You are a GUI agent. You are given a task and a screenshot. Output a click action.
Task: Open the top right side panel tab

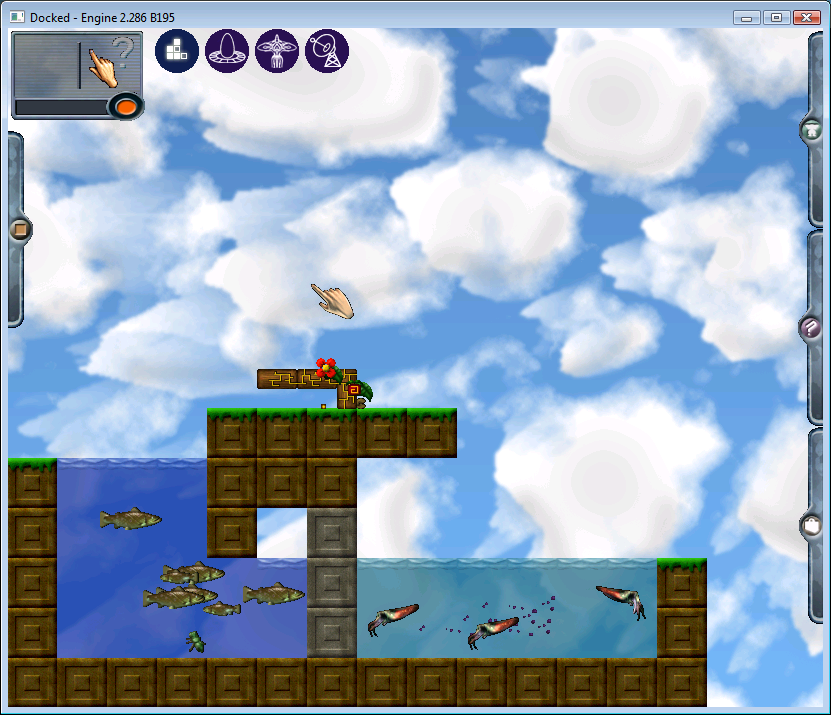[x=811, y=130]
